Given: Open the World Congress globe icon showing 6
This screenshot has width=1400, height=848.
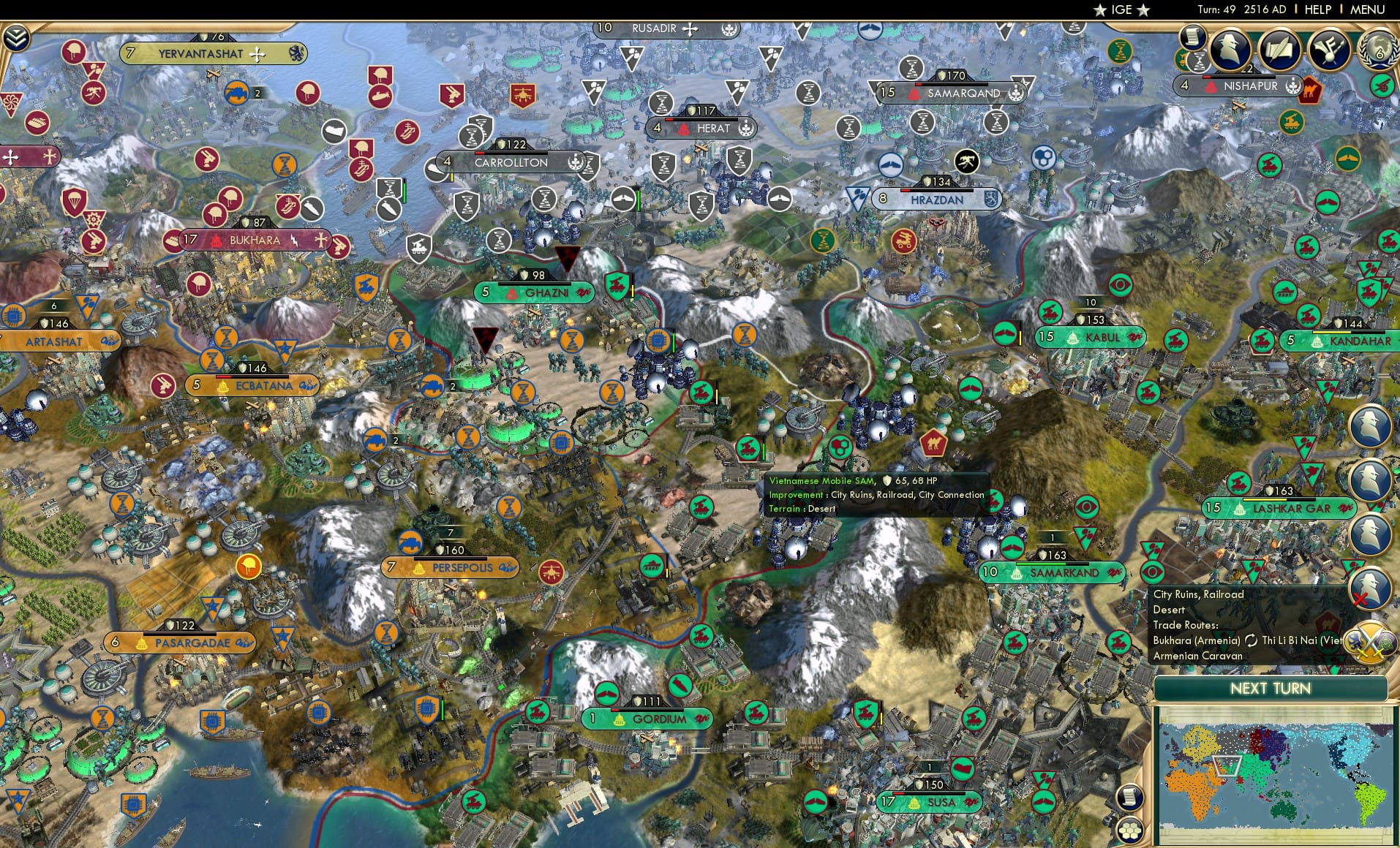Looking at the screenshot, I should (1378, 50).
